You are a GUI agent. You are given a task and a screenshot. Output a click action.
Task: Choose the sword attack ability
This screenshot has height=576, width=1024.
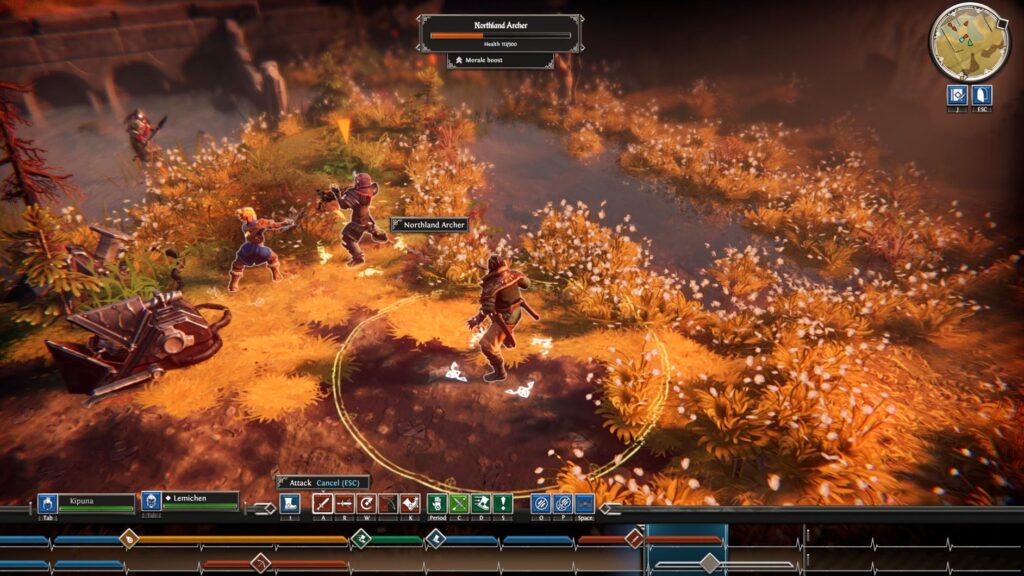(323, 504)
